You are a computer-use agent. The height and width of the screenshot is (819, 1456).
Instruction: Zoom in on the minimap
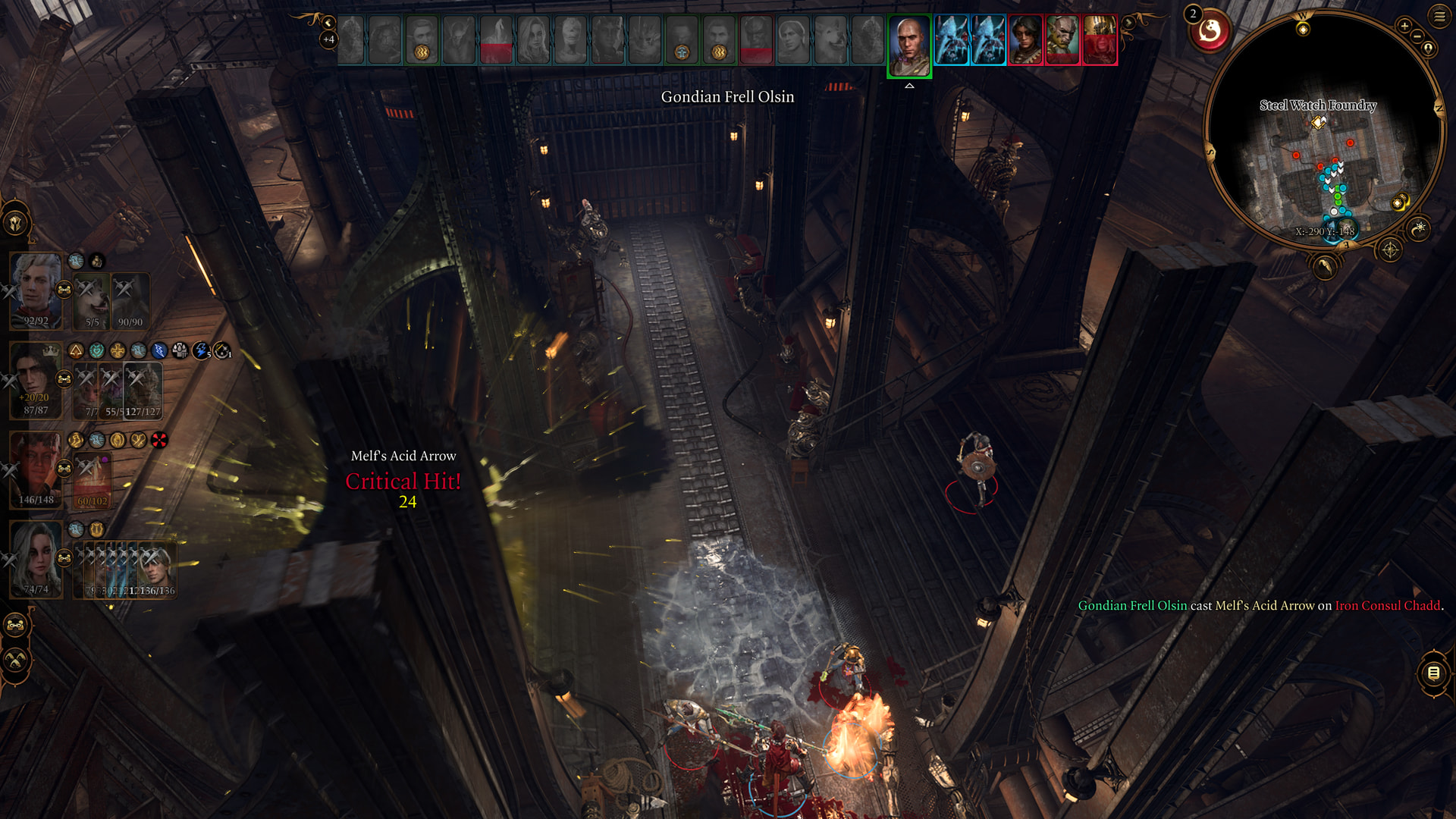tap(1404, 27)
